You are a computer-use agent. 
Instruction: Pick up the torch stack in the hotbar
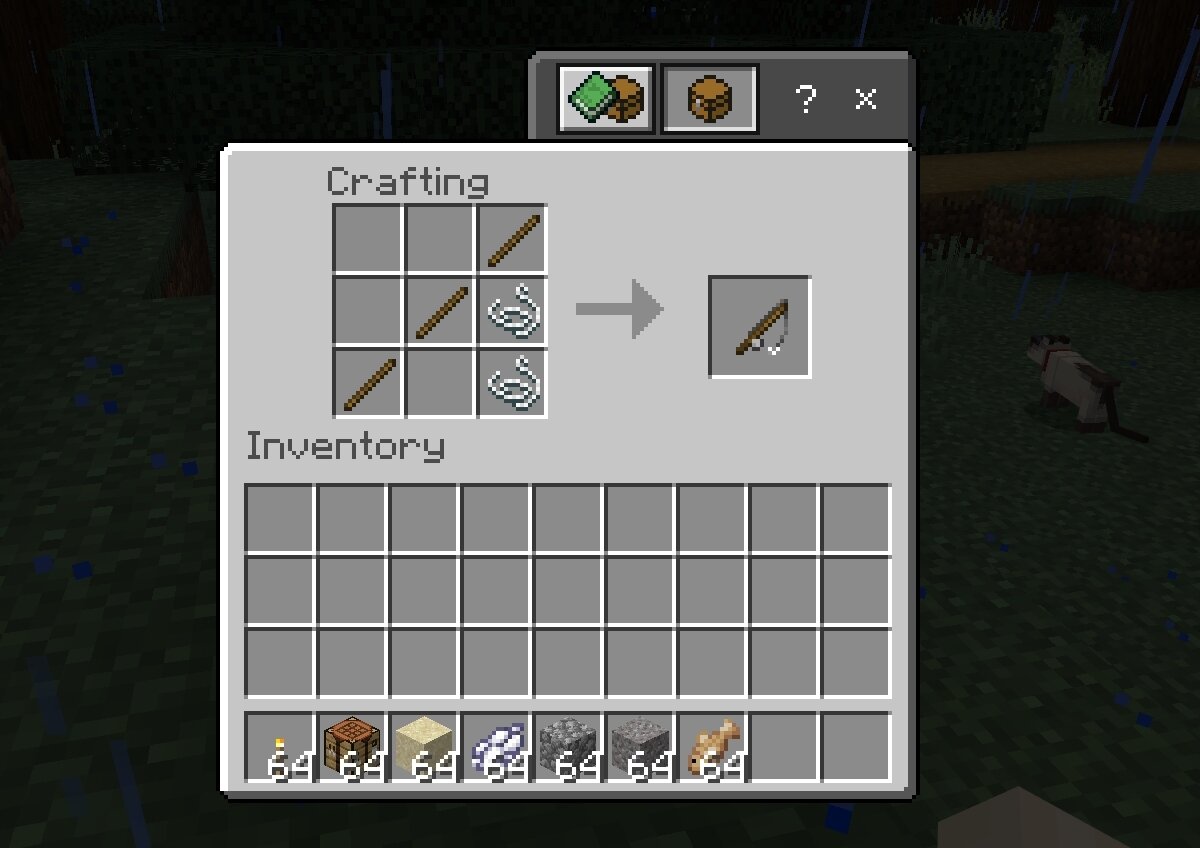pyautogui.click(x=279, y=748)
